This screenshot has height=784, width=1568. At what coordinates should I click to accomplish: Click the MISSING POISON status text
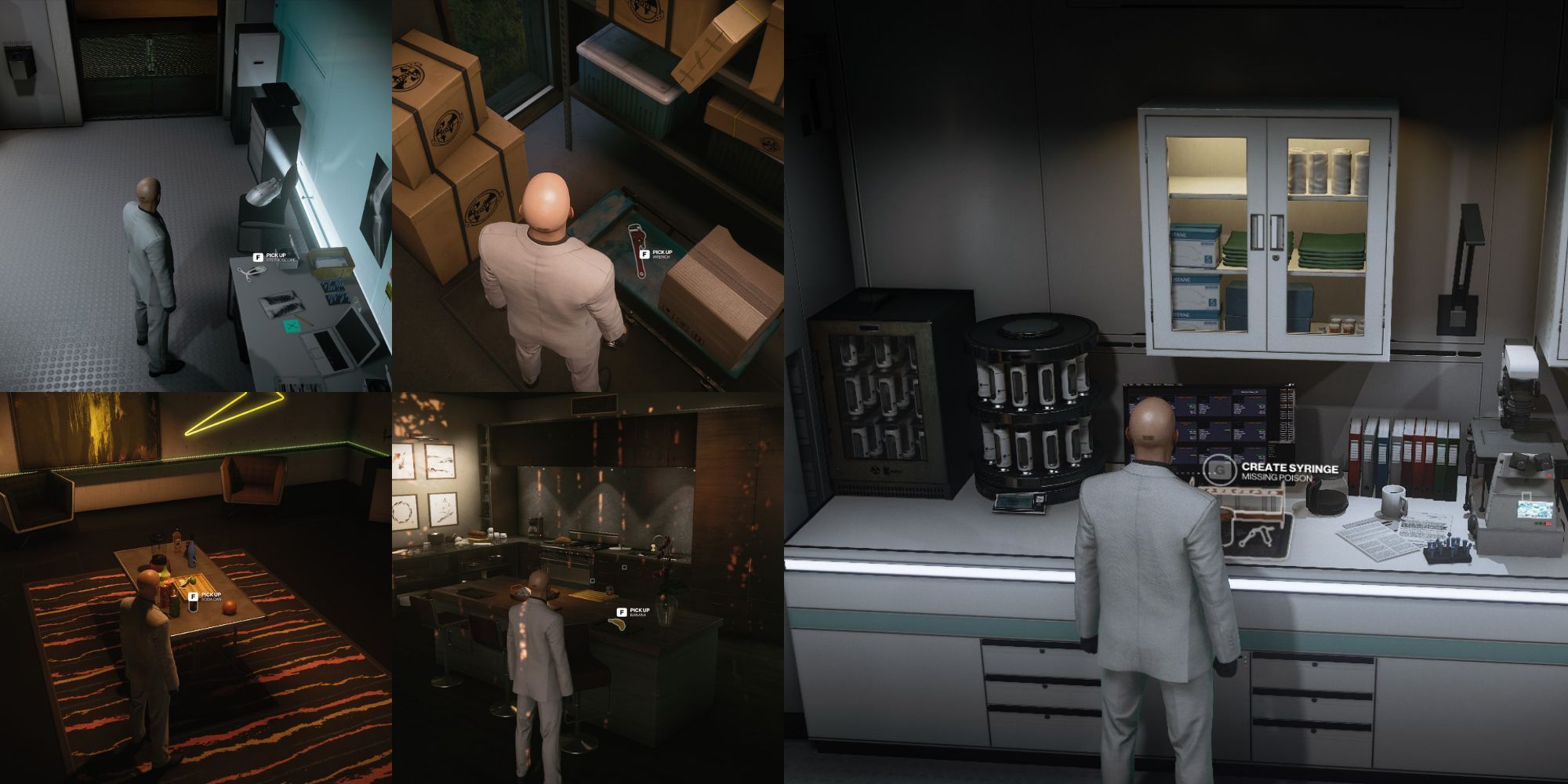[x=1276, y=477]
